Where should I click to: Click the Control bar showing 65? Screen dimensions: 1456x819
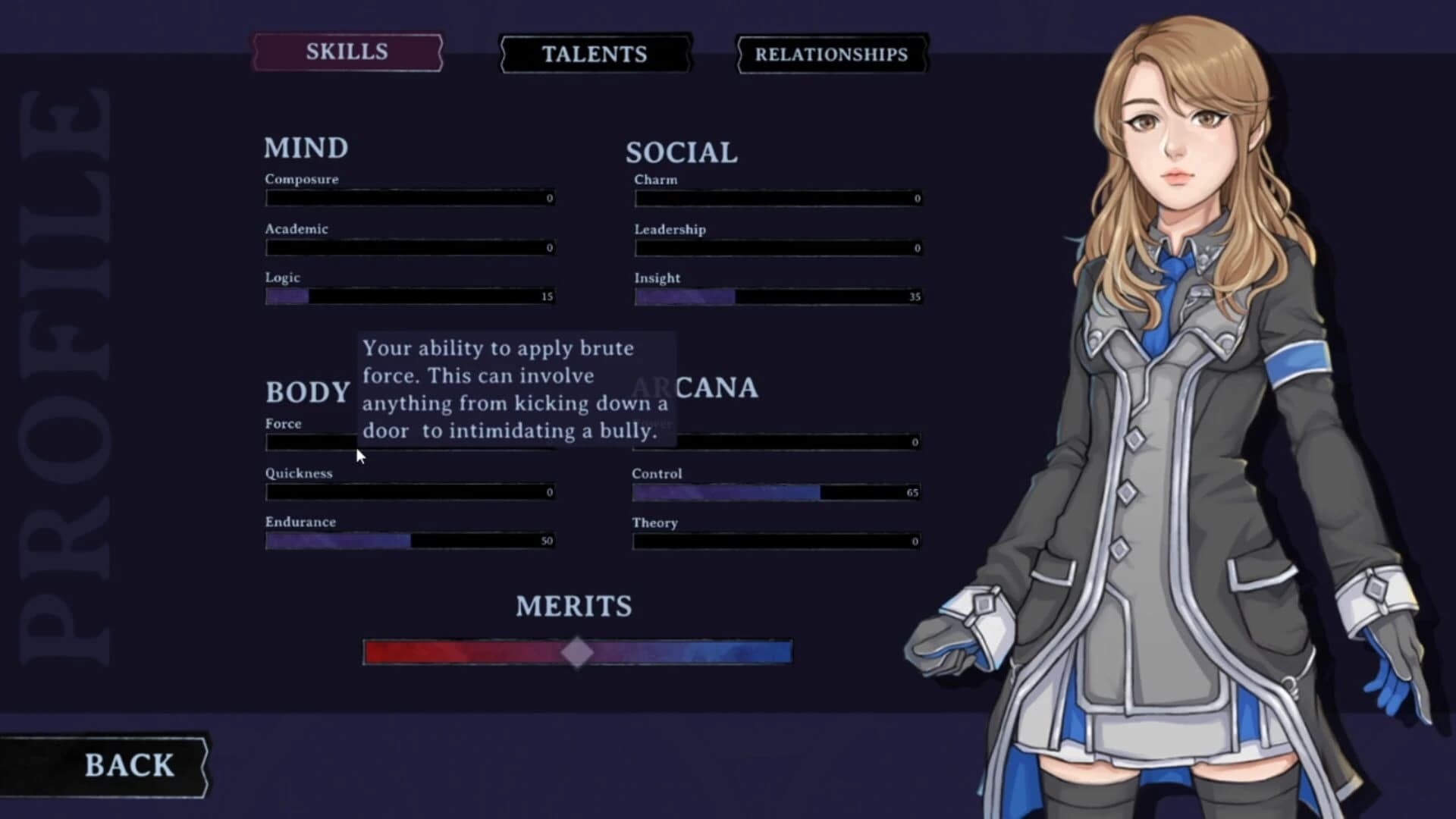coord(777,492)
